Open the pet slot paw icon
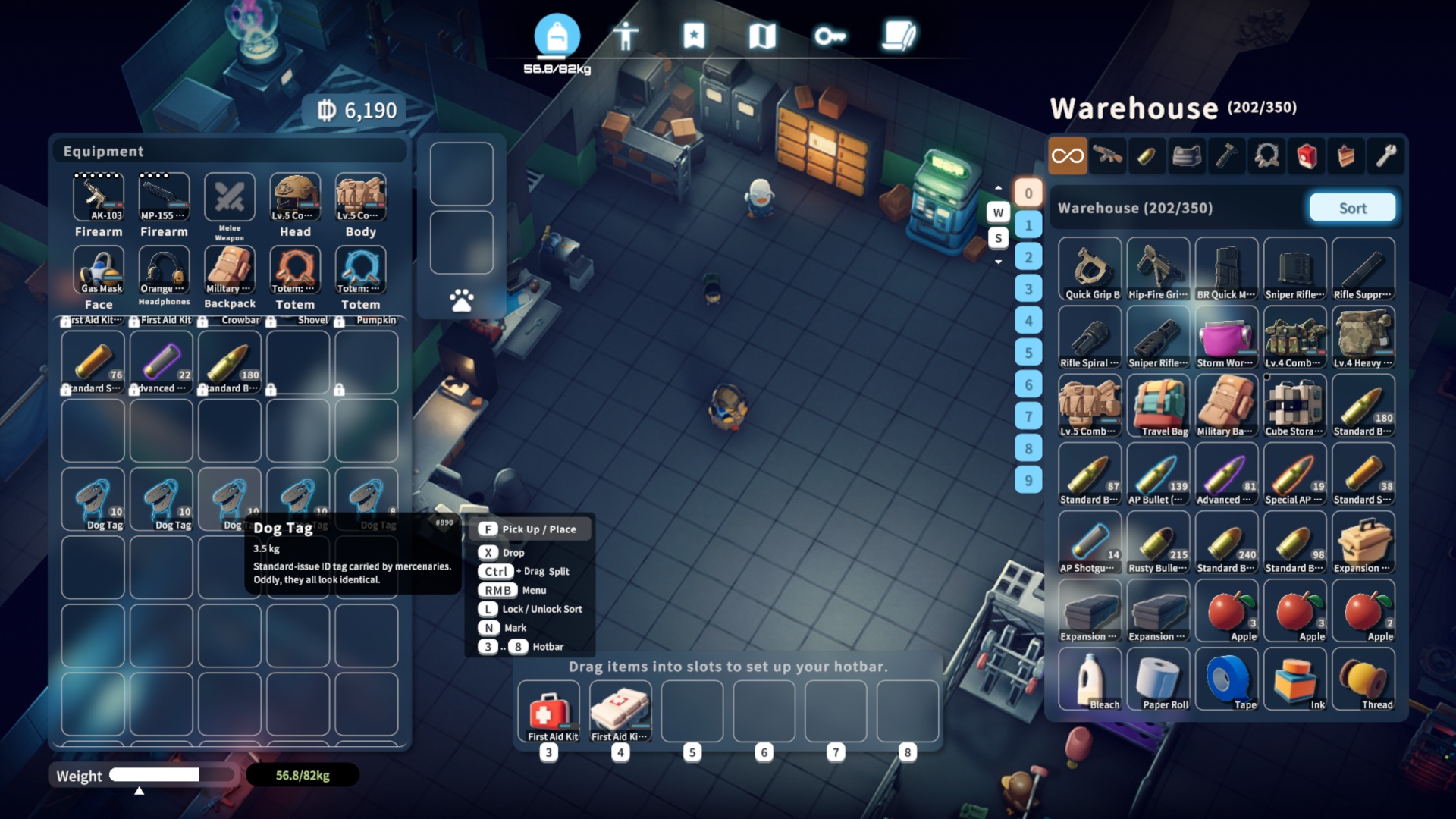Screen dimensions: 1456x819 tap(461, 300)
